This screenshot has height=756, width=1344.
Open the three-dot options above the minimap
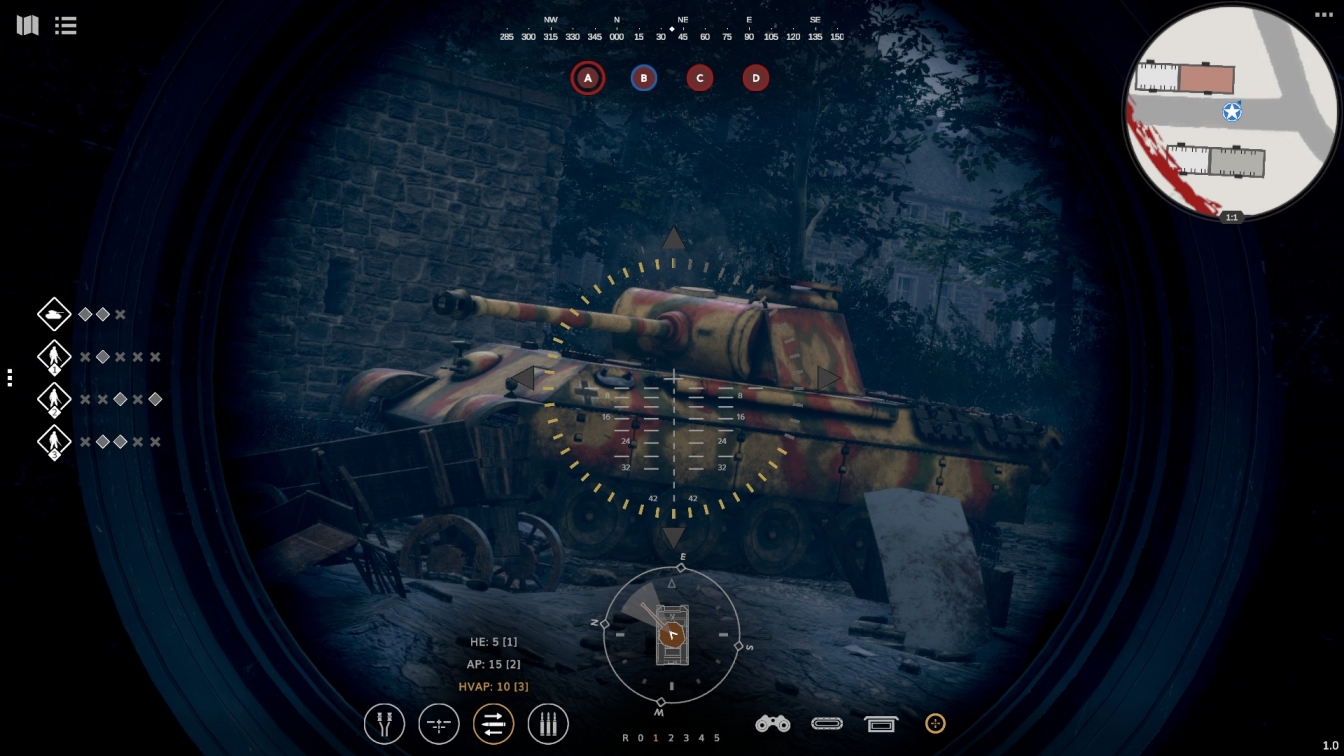coord(1323,15)
